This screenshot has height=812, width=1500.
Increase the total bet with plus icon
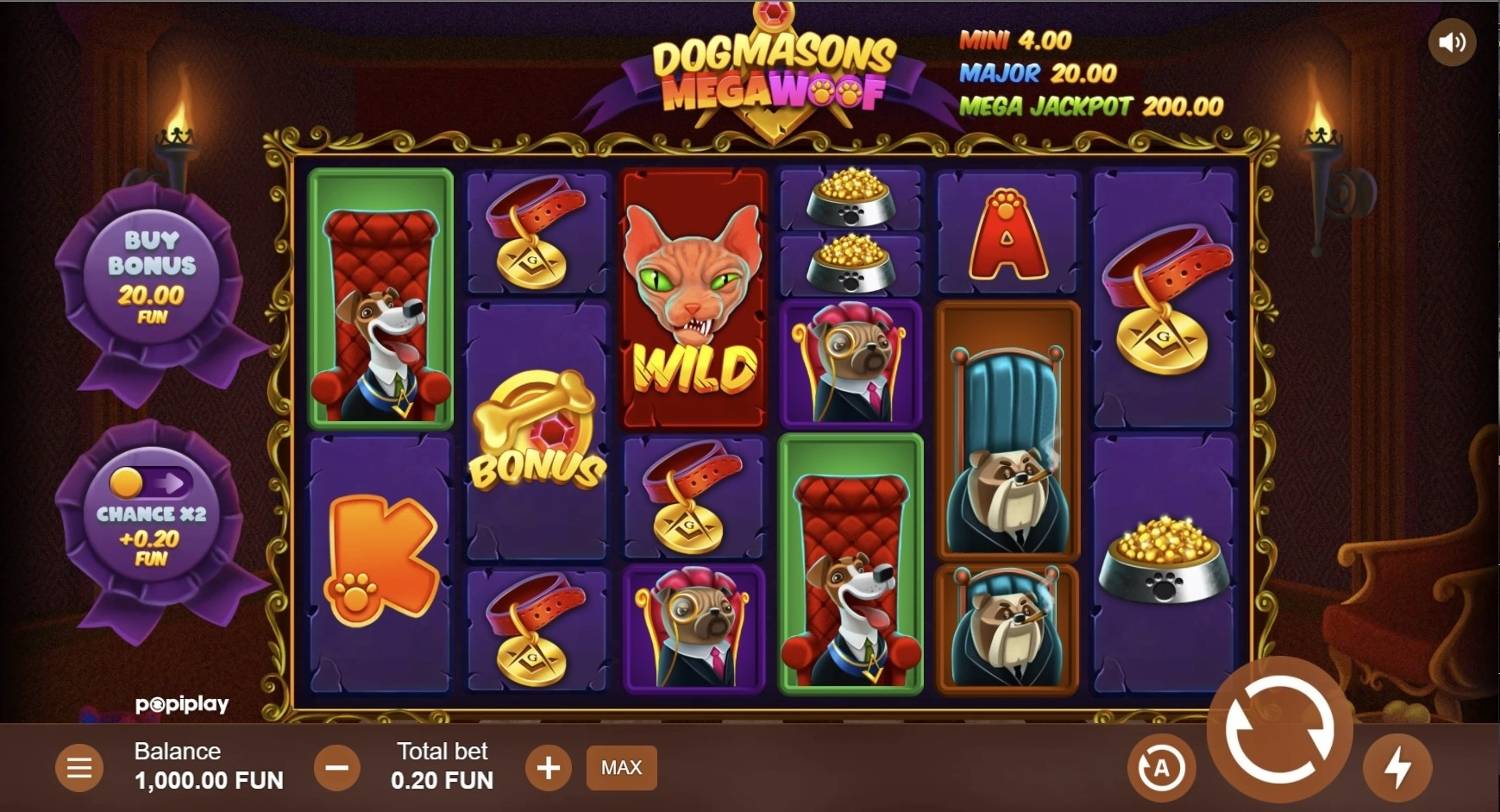pos(548,767)
